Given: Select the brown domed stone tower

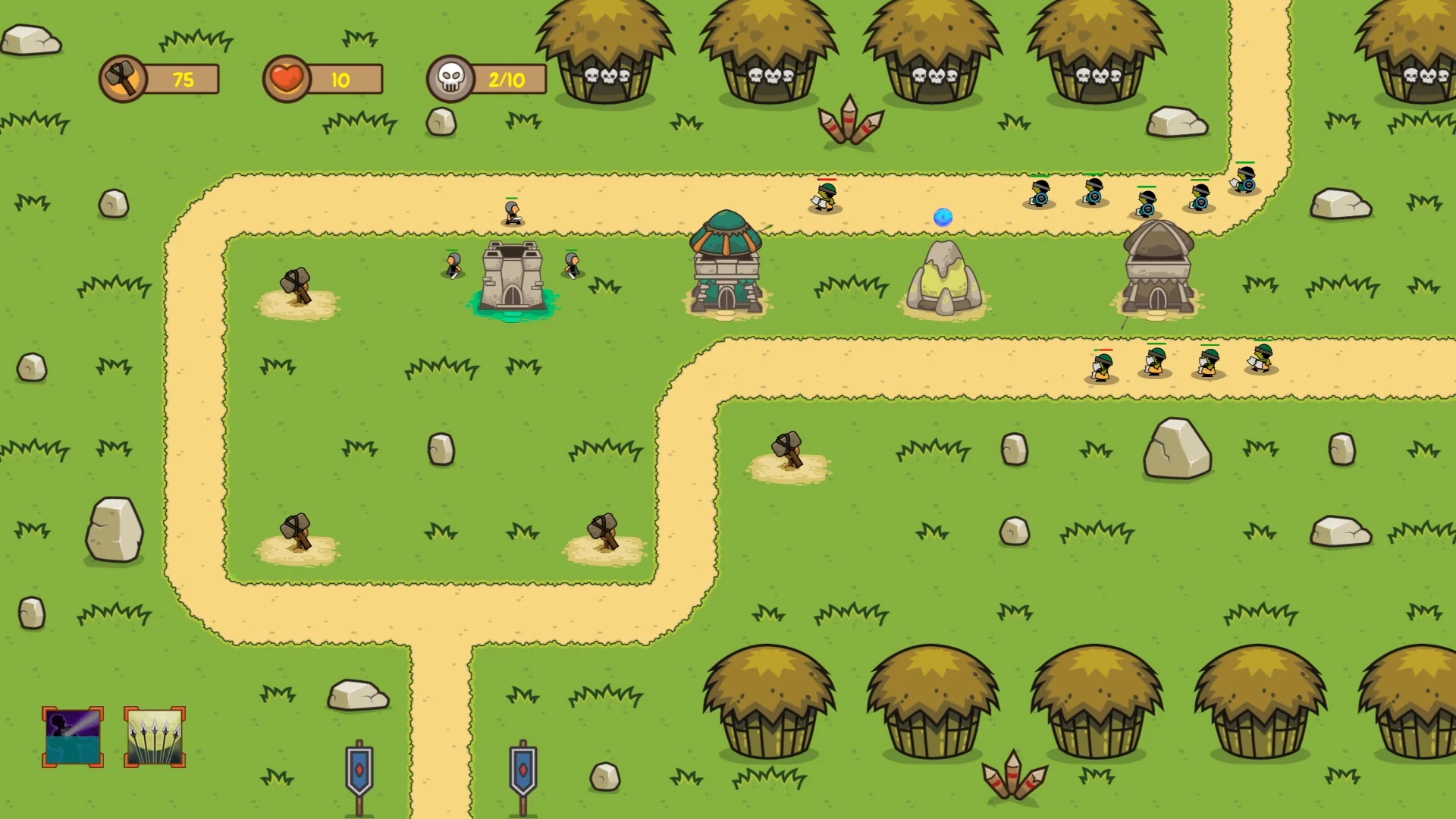Looking at the screenshot, I should click(1158, 268).
